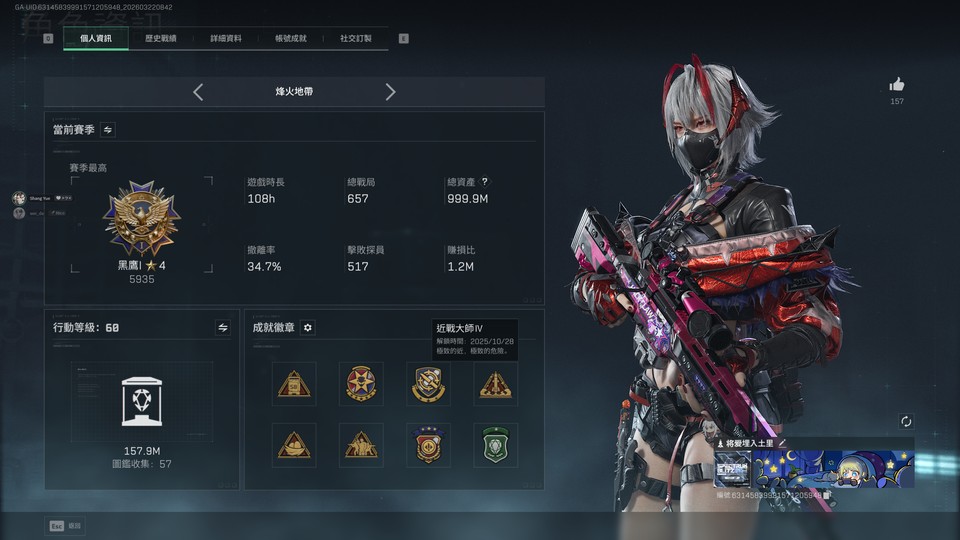The width and height of the screenshot is (960, 540).
Task: Select the green shield achievement badge
Action: tap(495, 445)
